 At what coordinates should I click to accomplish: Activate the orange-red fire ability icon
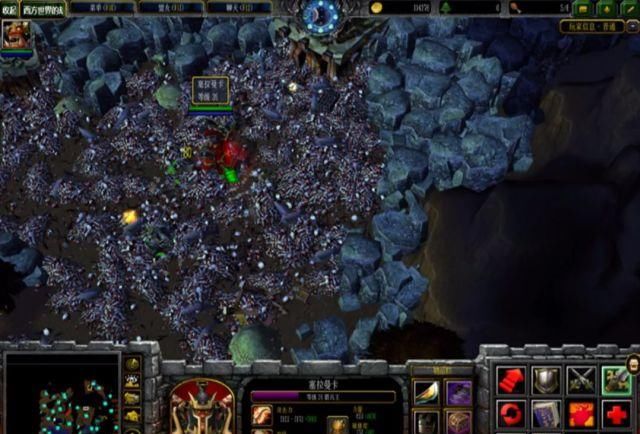(581, 413)
